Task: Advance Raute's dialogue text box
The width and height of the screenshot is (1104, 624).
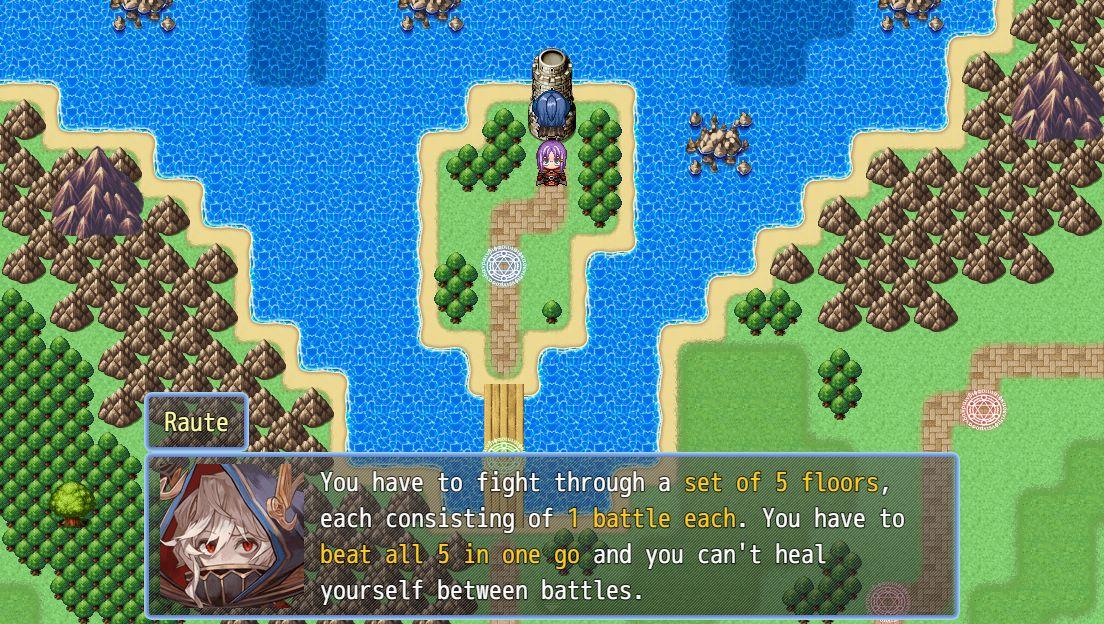Action: point(552,537)
